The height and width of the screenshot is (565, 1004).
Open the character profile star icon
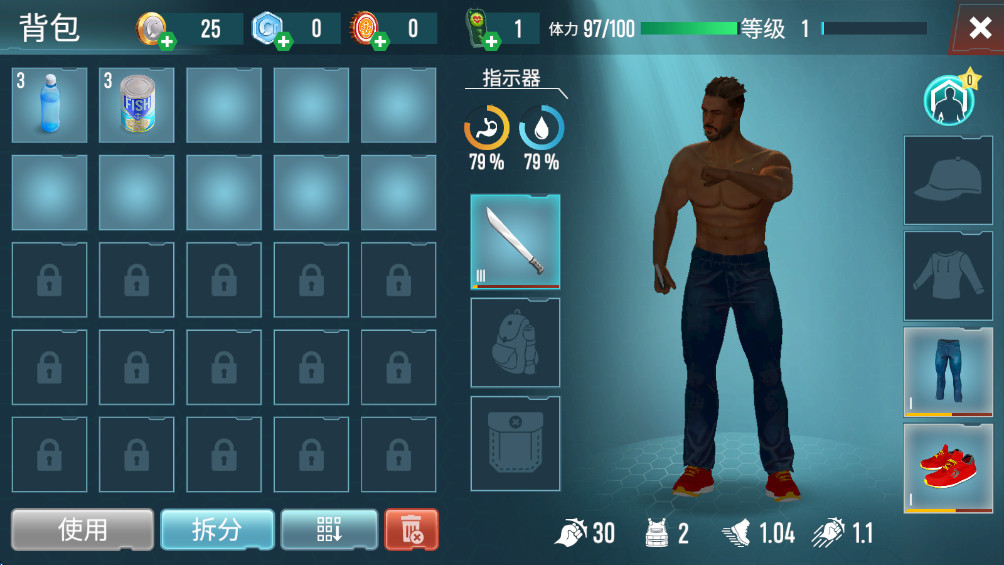coord(948,100)
